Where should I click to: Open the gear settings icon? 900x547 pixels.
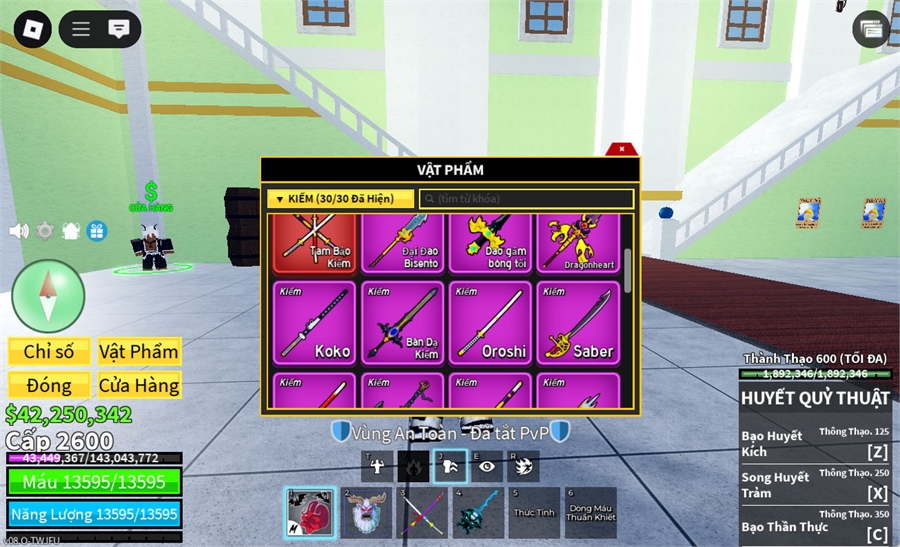[45, 231]
